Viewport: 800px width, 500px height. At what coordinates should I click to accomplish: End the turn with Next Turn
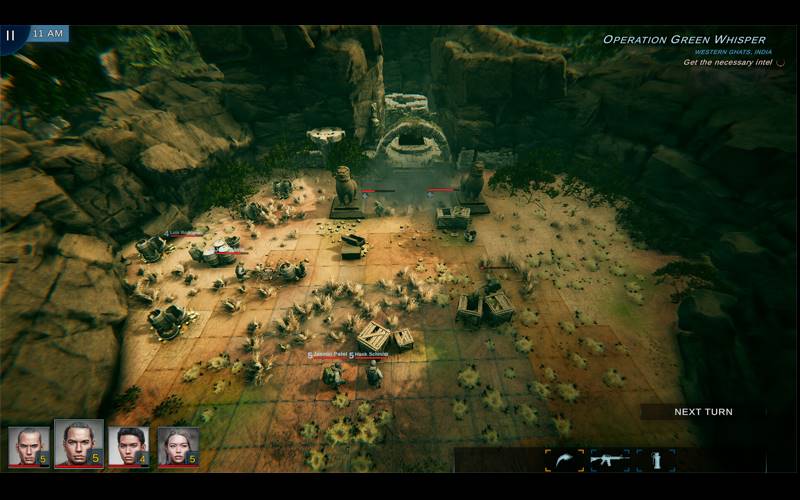click(703, 412)
